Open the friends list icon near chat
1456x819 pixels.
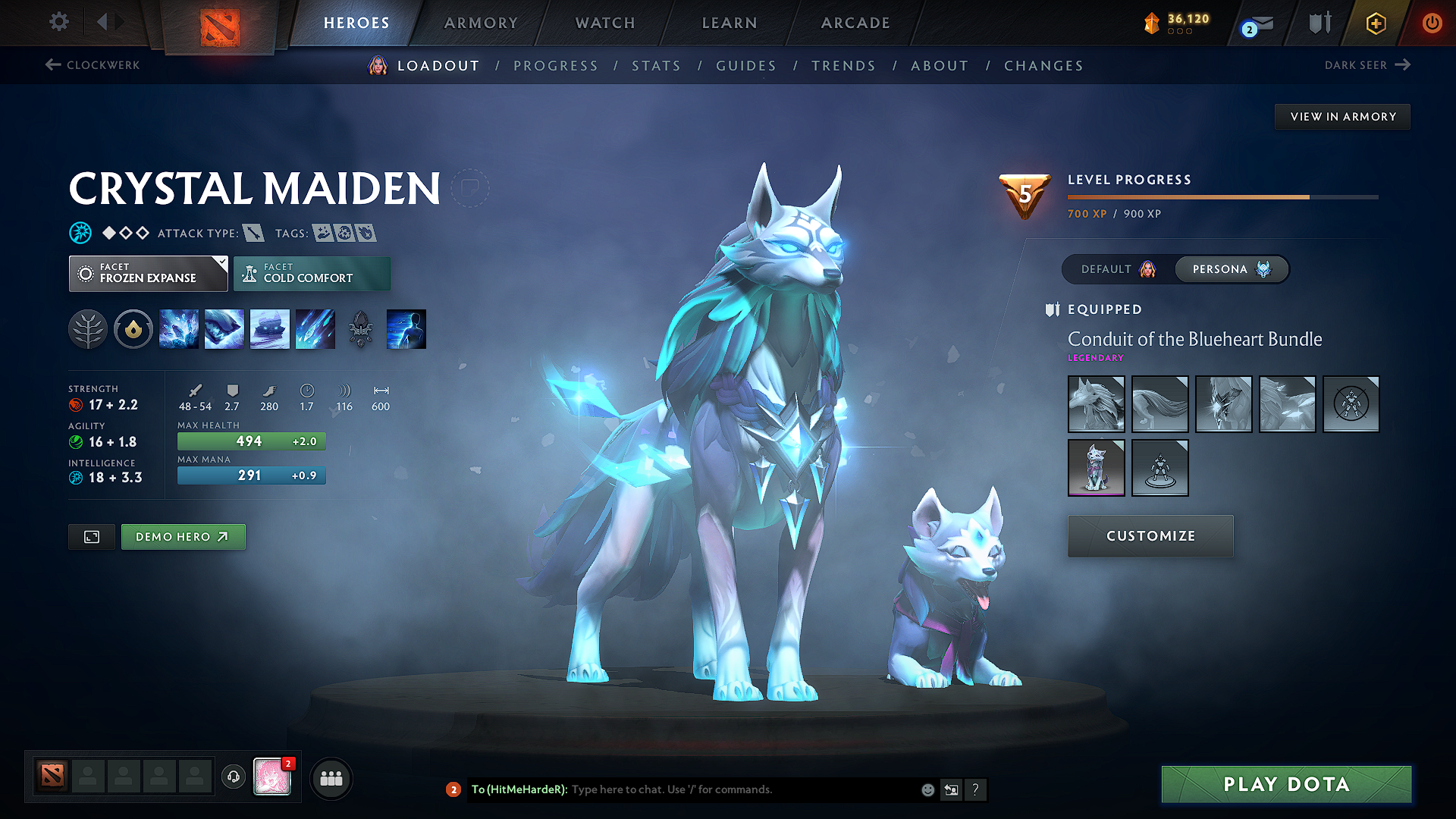pos(331,778)
